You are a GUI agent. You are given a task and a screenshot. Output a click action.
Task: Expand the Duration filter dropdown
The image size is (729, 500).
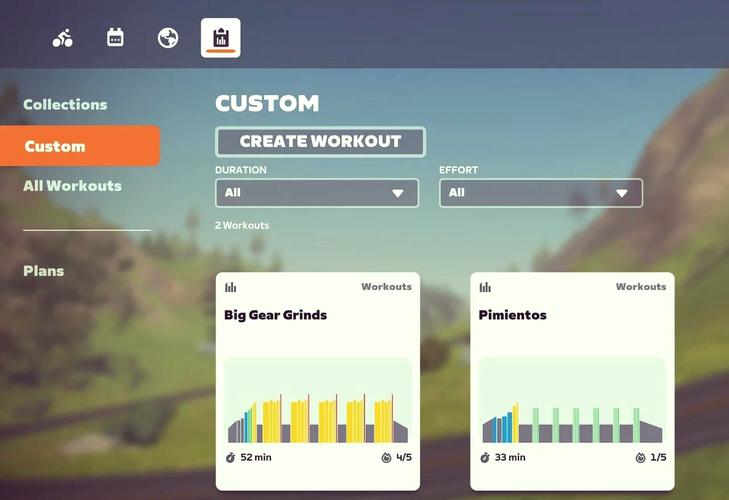pyautogui.click(x=316, y=193)
